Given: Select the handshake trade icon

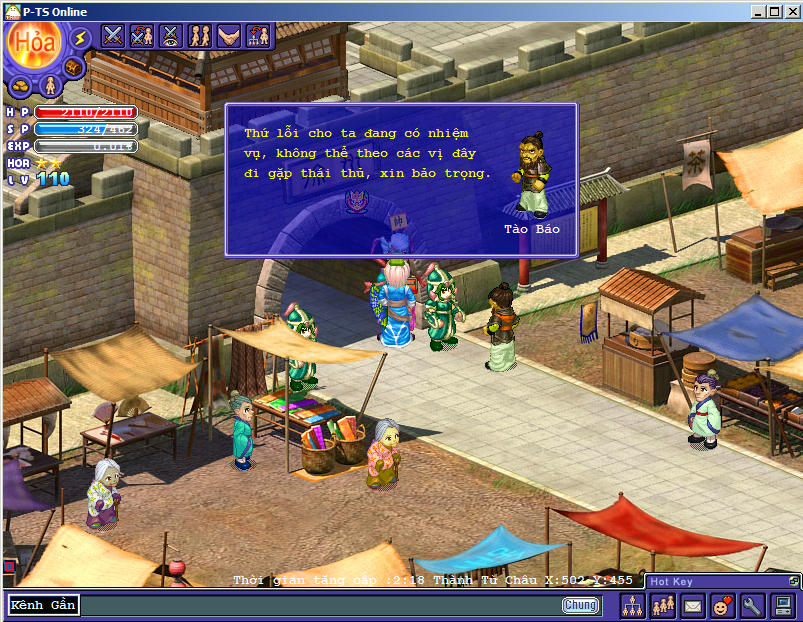Looking at the screenshot, I should (x=229, y=36).
